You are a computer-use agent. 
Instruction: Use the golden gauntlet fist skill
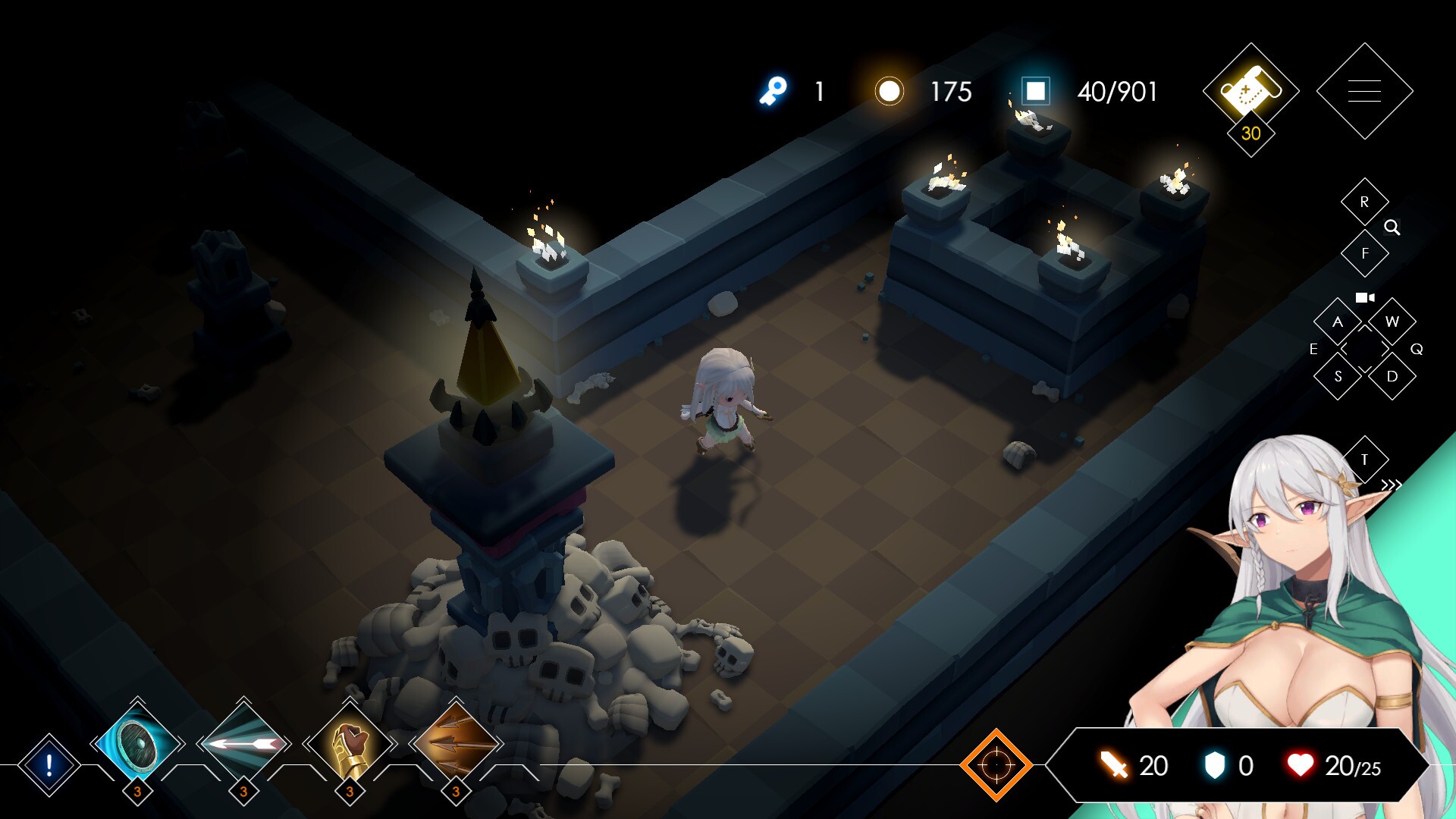point(349,745)
